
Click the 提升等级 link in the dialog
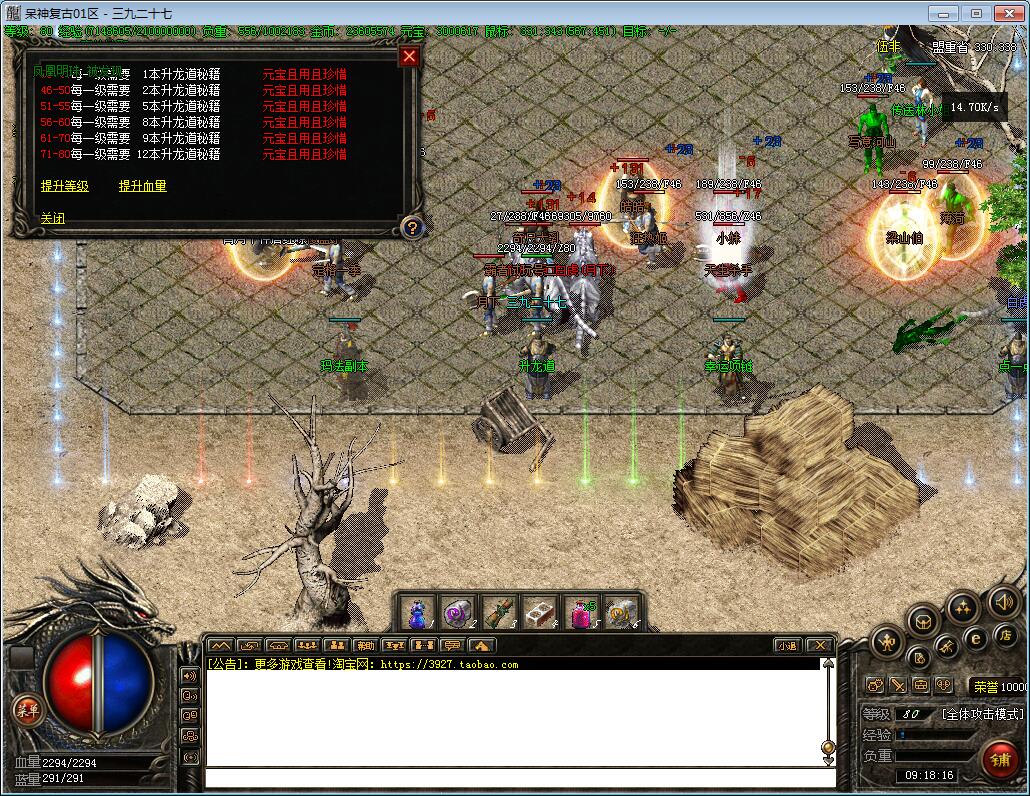65,186
